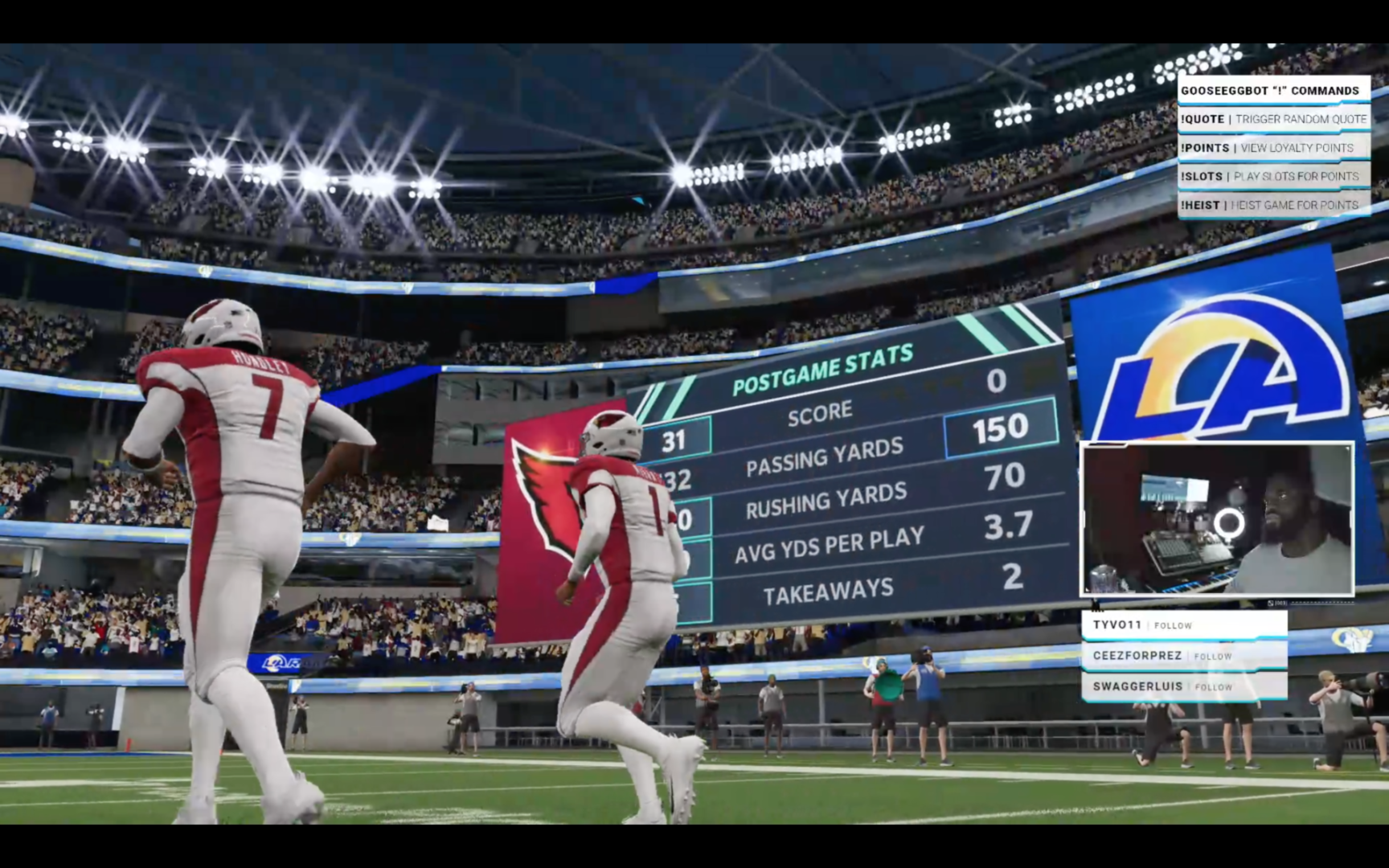Click the streamer webcam feed
1389x868 pixels.
click(1217, 519)
